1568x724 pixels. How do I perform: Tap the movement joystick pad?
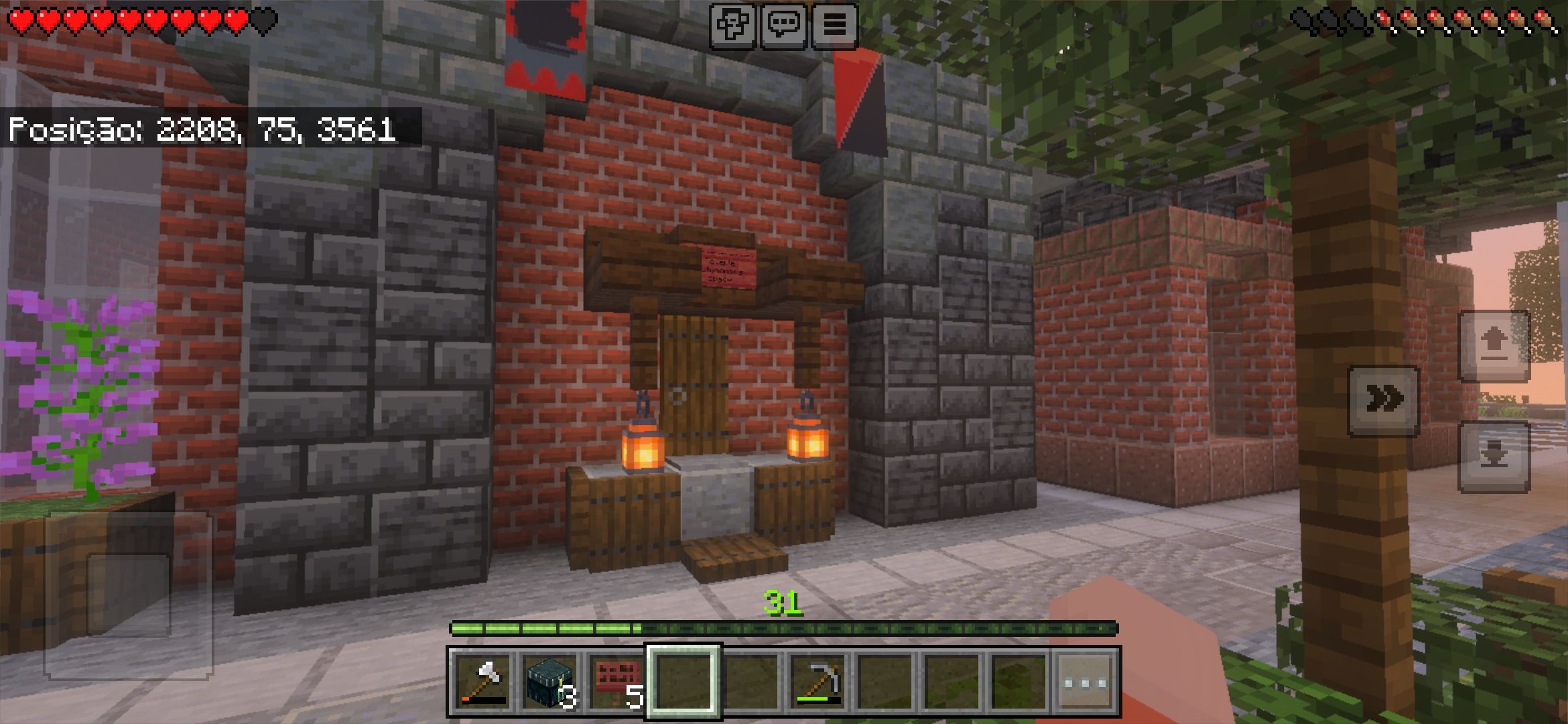(x=128, y=595)
